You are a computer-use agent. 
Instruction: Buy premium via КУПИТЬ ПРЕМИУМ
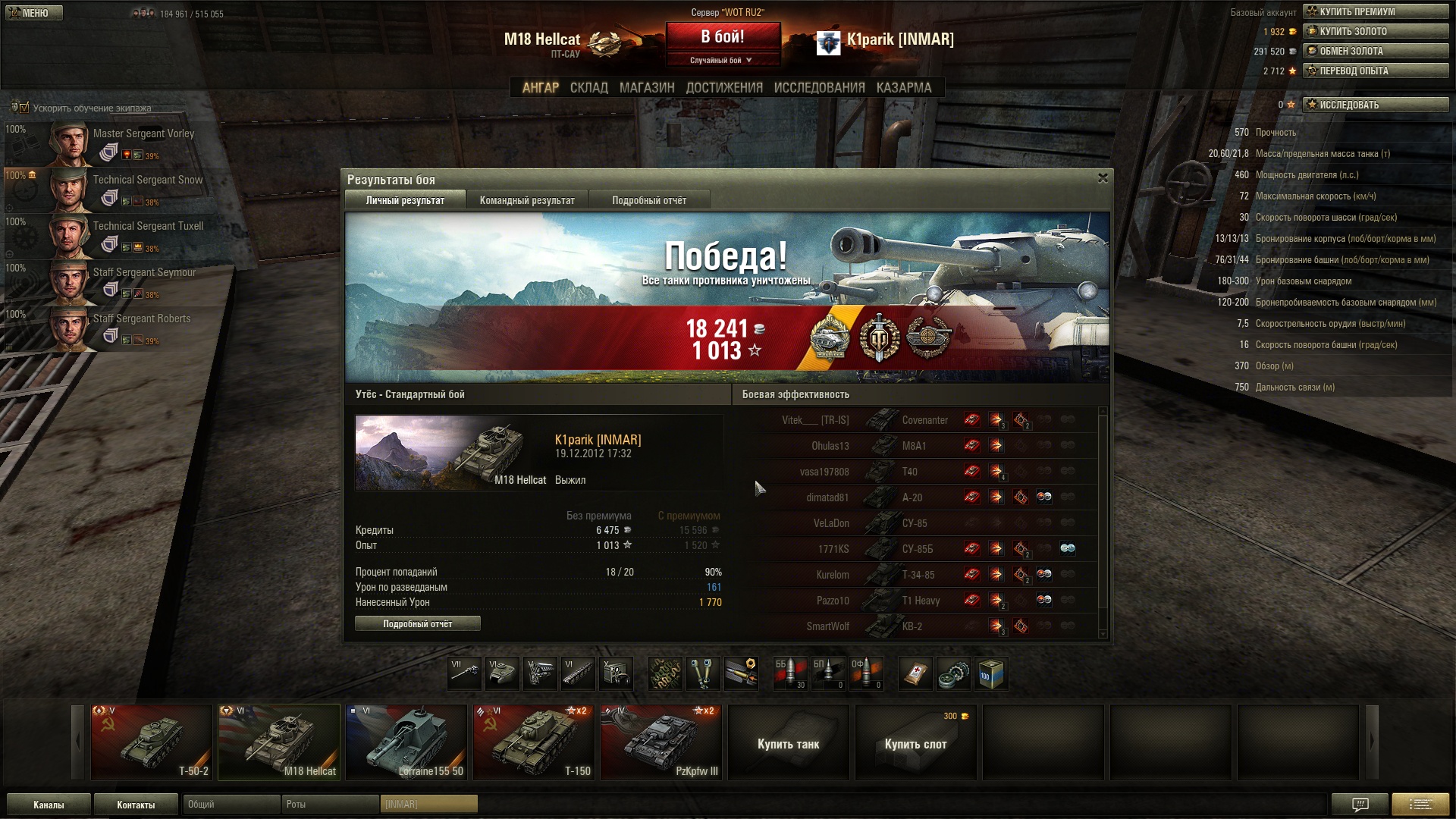(x=1375, y=11)
